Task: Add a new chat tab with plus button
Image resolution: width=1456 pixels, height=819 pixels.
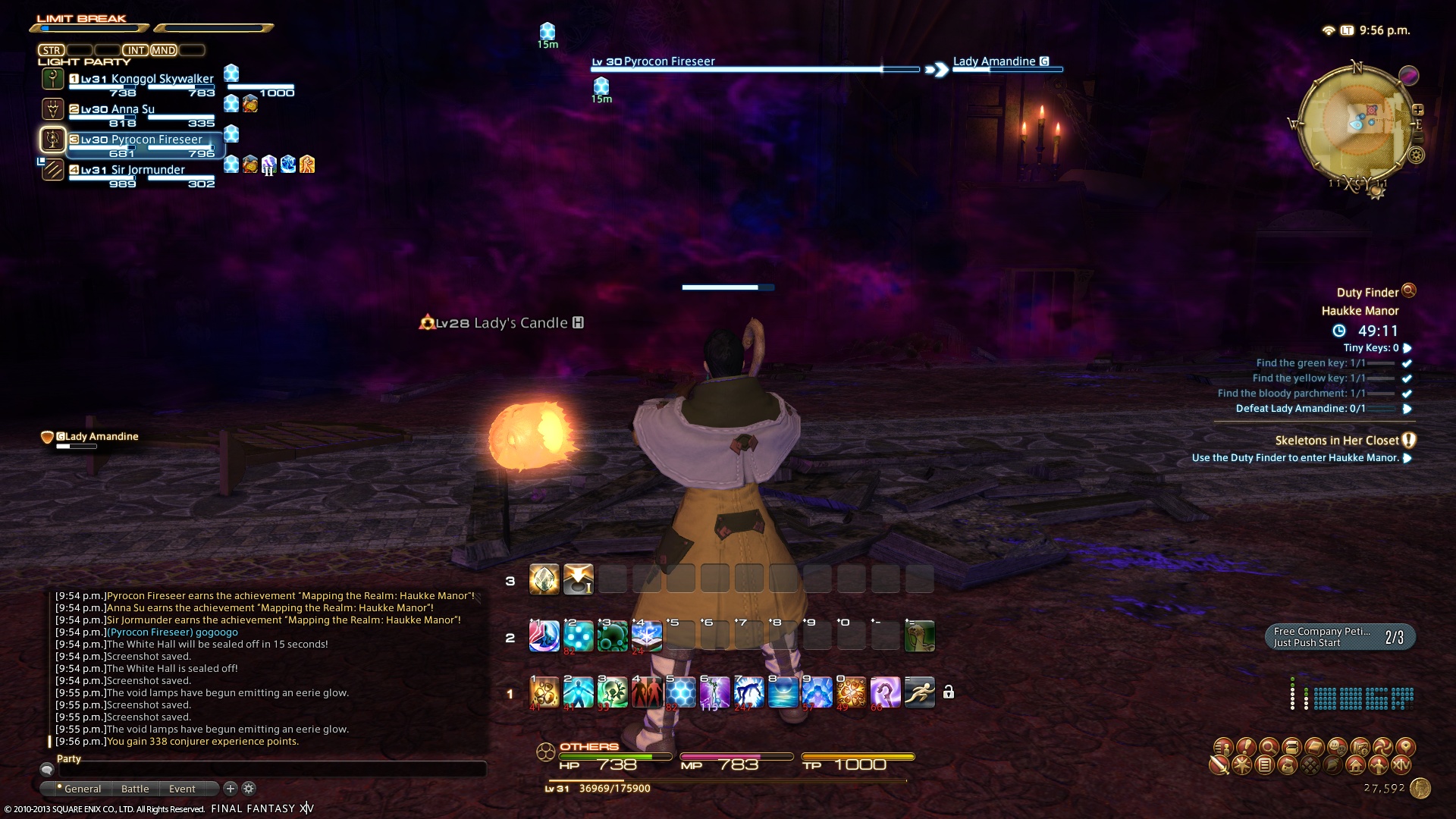Action: (x=231, y=789)
